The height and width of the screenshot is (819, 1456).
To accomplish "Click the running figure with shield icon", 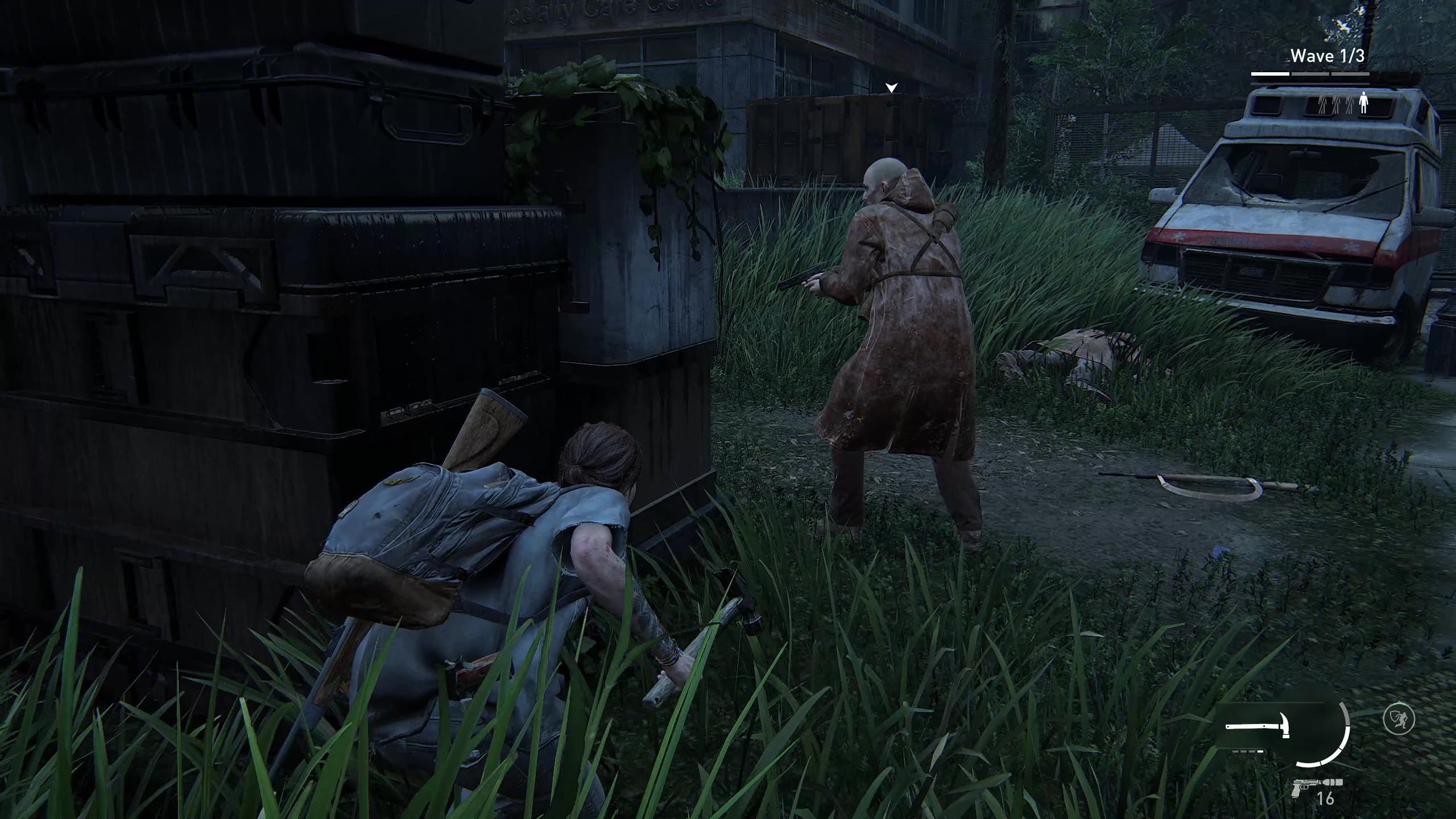I will point(1399,720).
